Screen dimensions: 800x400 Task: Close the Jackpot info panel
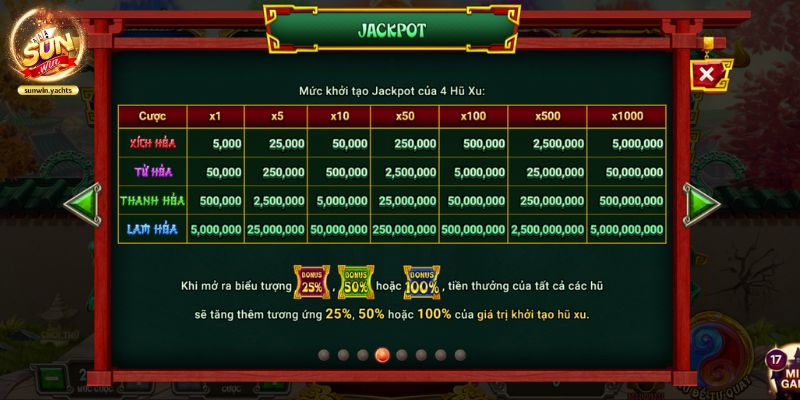pos(707,74)
